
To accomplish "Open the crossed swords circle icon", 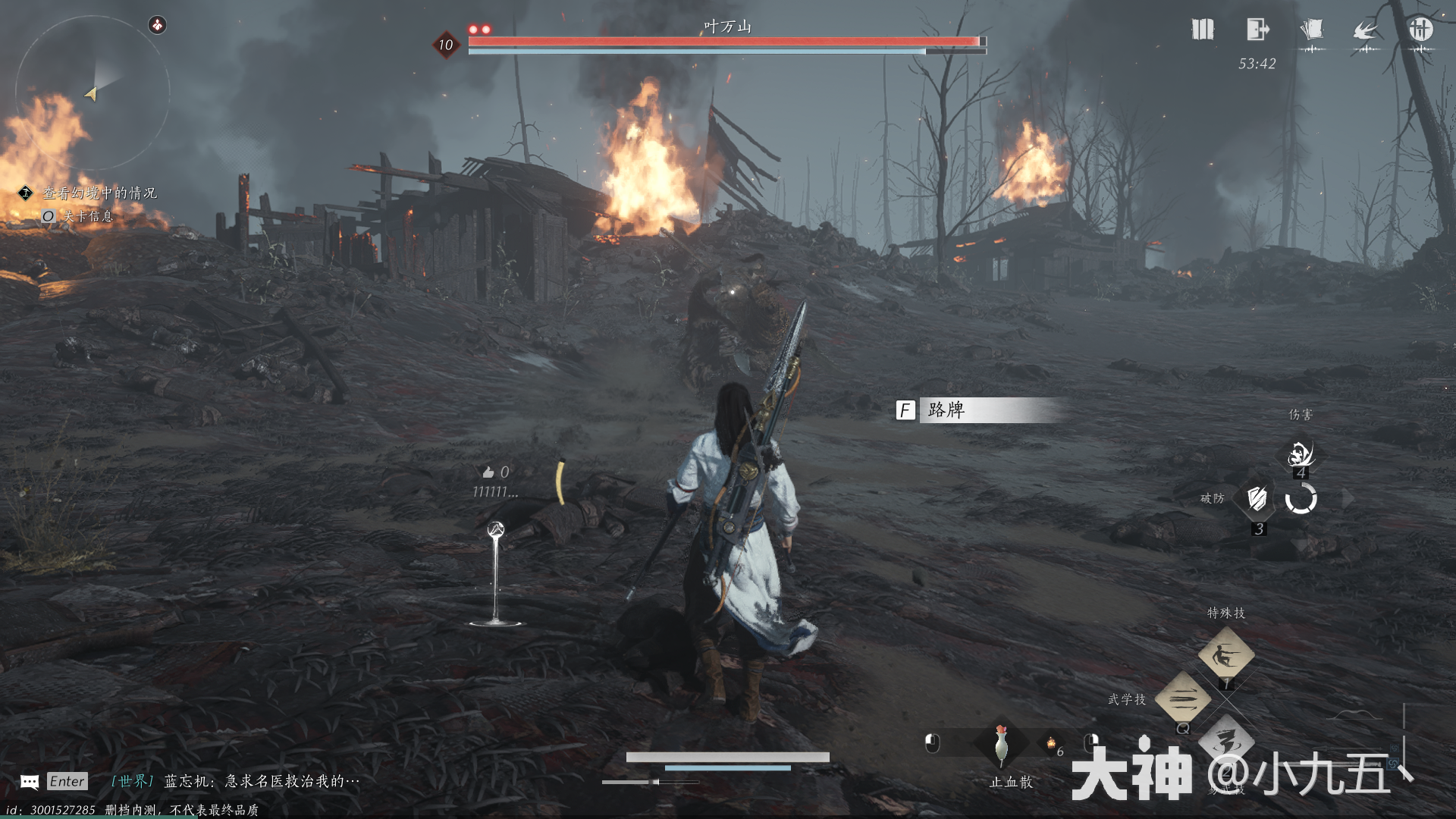I will (1420, 30).
